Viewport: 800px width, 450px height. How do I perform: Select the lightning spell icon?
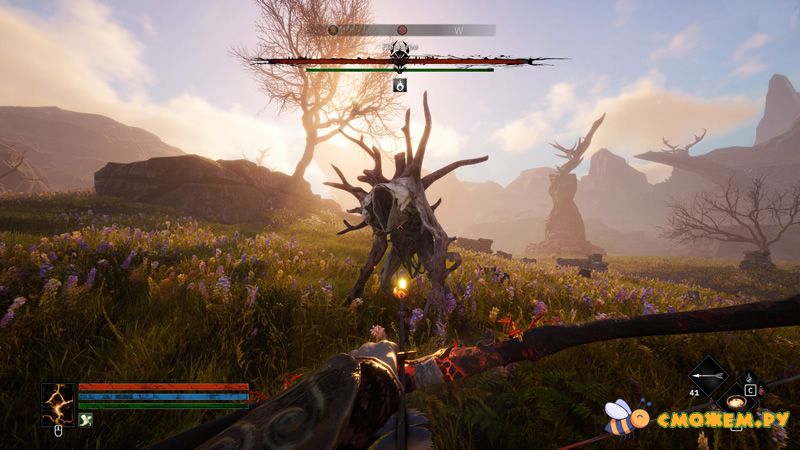(x=58, y=403)
